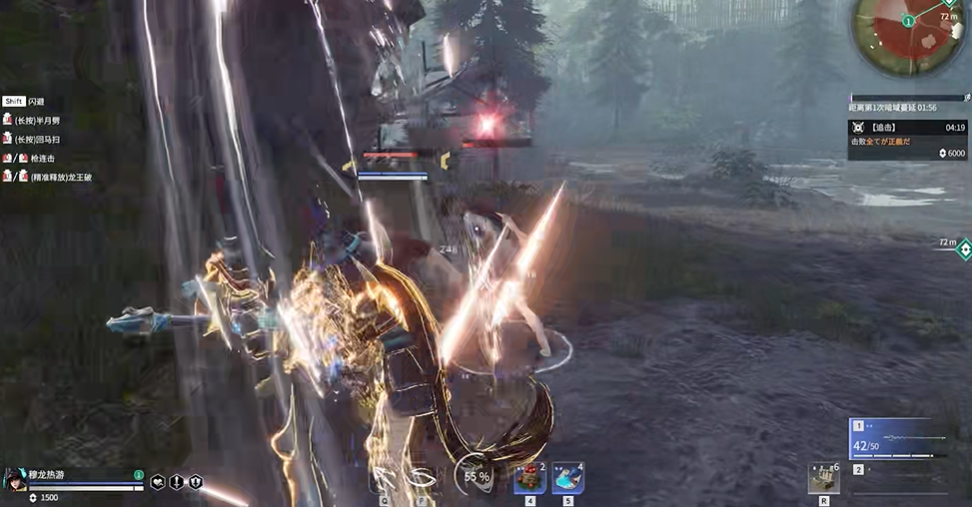972x507 pixels.
Task: Use the red healing item in slot 4
Action: pos(529,478)
